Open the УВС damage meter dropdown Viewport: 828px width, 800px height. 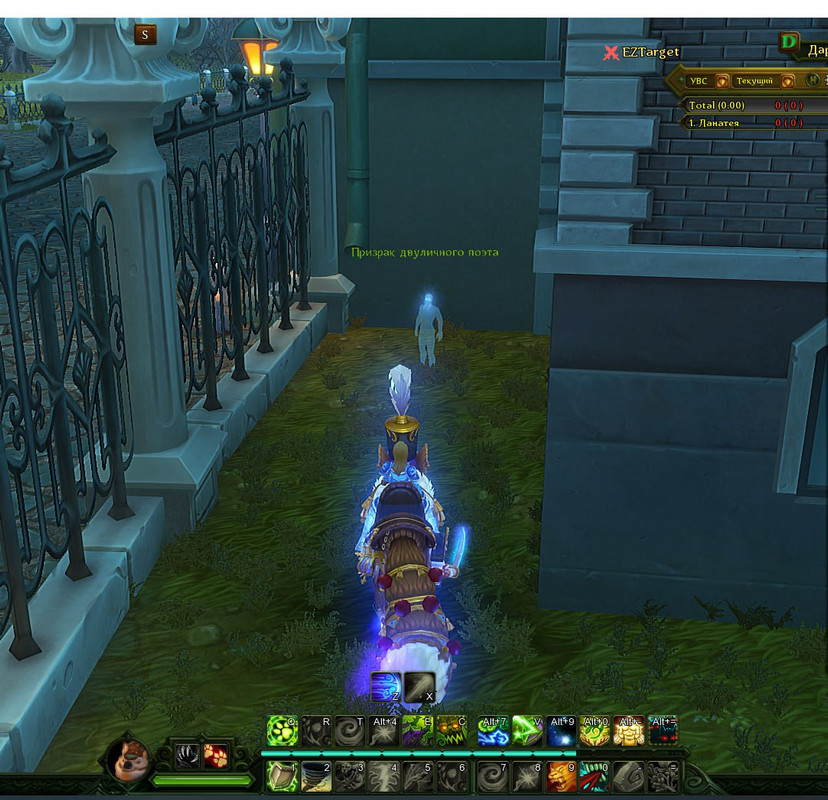(699, 80)
